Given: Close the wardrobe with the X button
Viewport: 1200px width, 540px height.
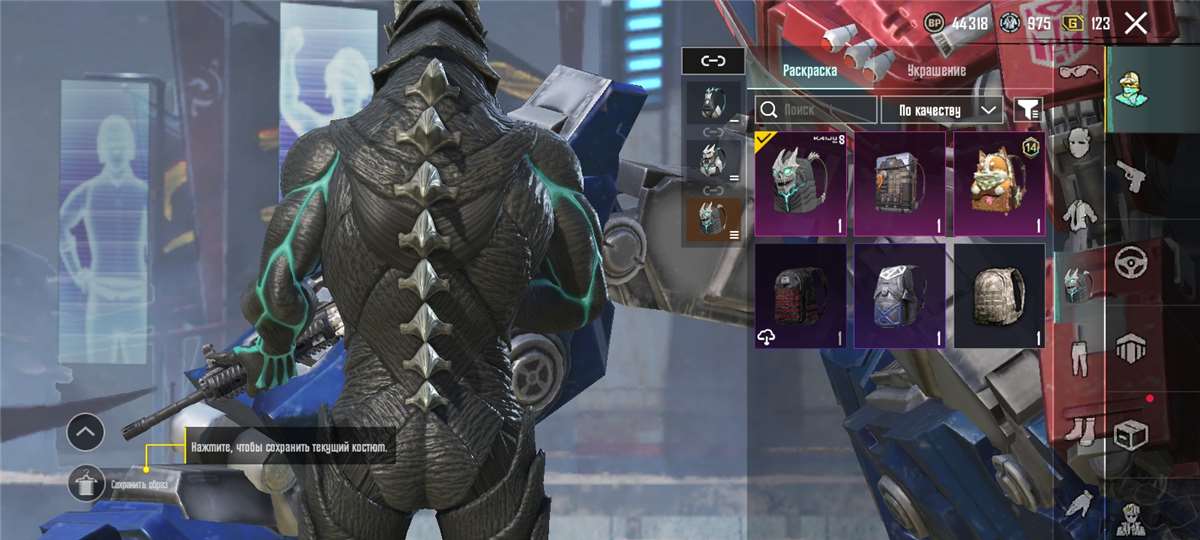Looking at the screenshot, I should pos(1135,23).
